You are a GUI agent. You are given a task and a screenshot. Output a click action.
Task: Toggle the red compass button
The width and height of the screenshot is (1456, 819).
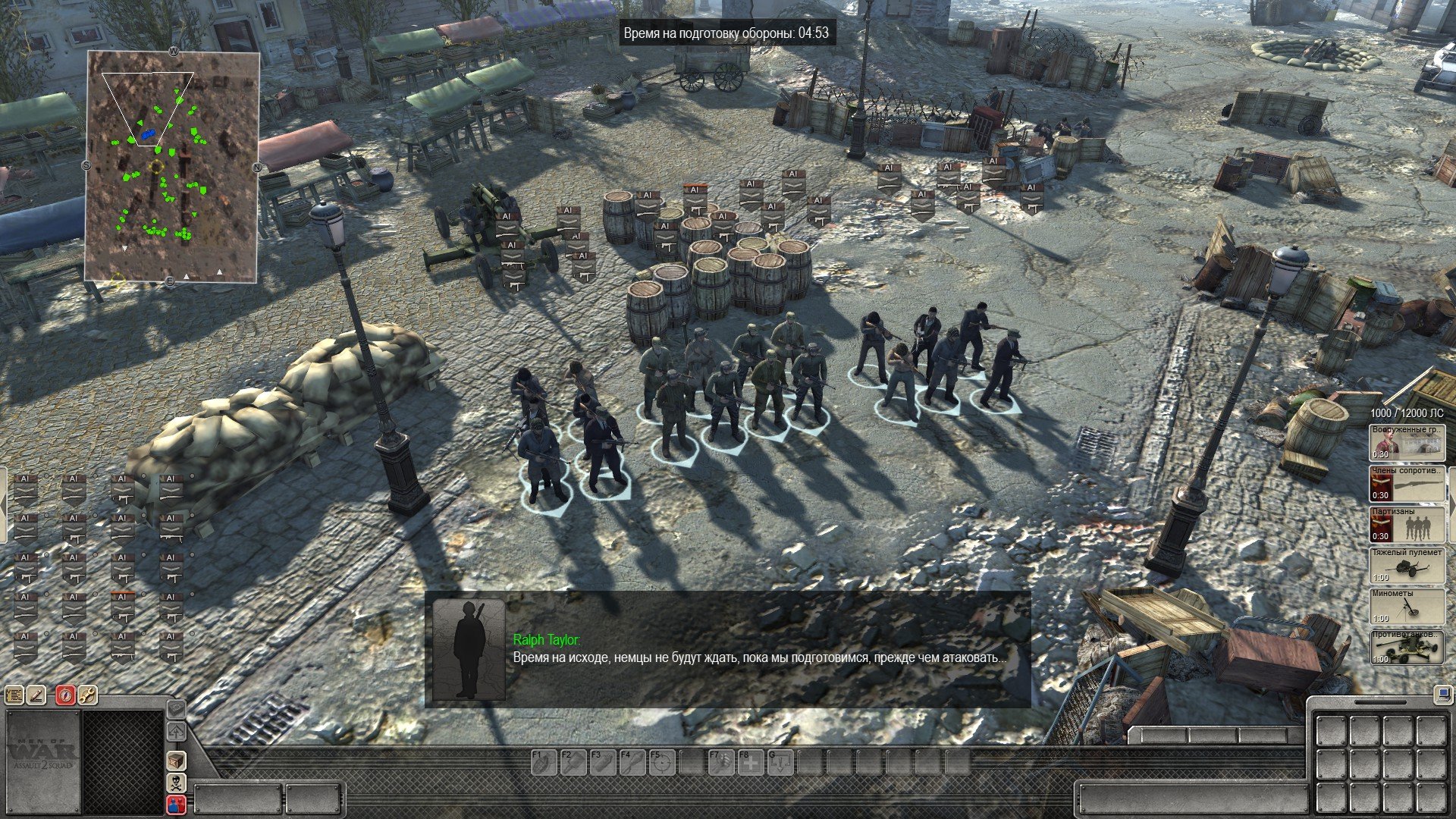pyautogui.click(x=65, y=695)
